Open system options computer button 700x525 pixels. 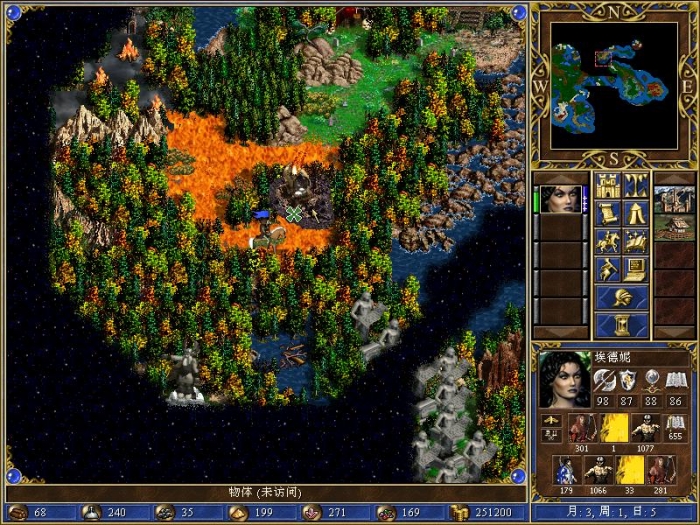pyautogui.click(x=636, y=269)
